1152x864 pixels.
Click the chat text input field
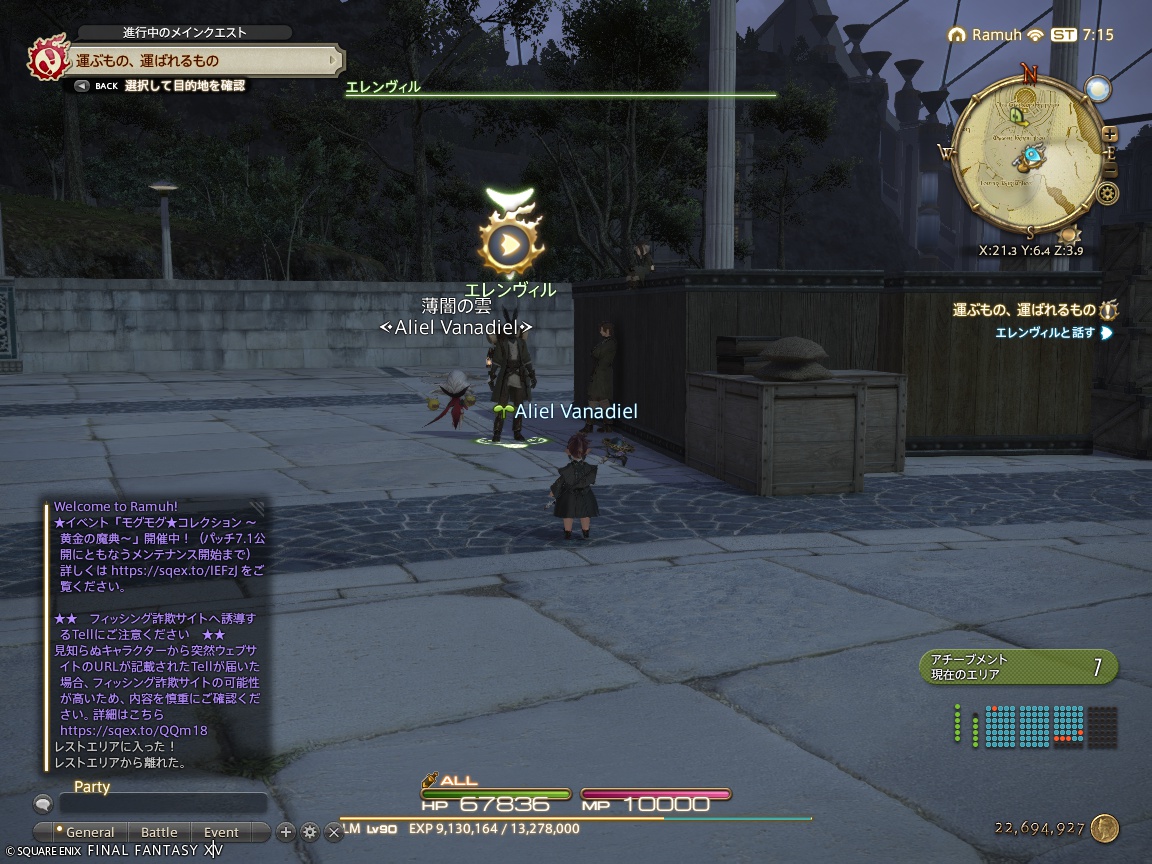162,803
